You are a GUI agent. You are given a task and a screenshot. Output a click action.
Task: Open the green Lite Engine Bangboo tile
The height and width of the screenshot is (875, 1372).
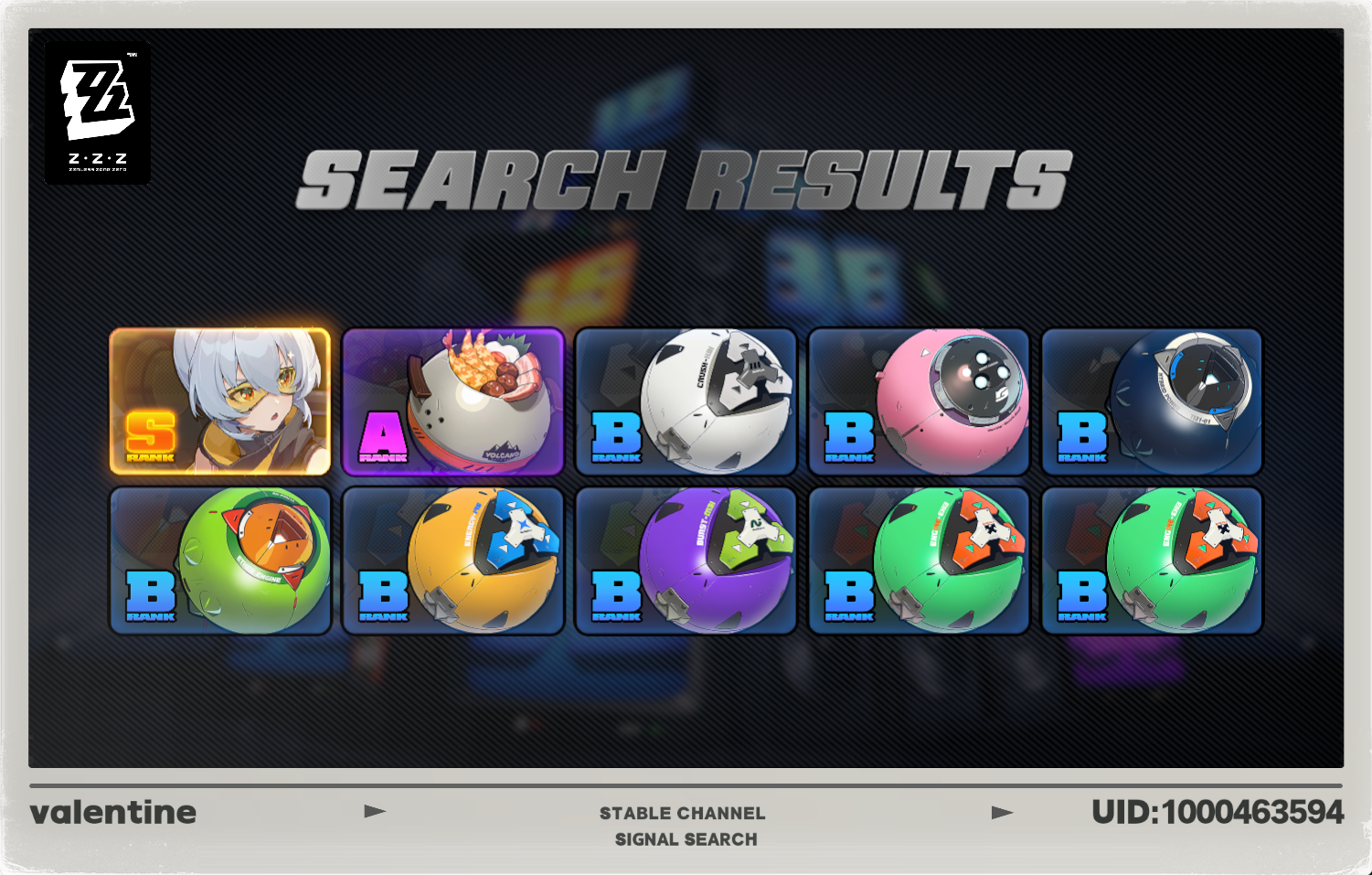[x=219, y=560]
